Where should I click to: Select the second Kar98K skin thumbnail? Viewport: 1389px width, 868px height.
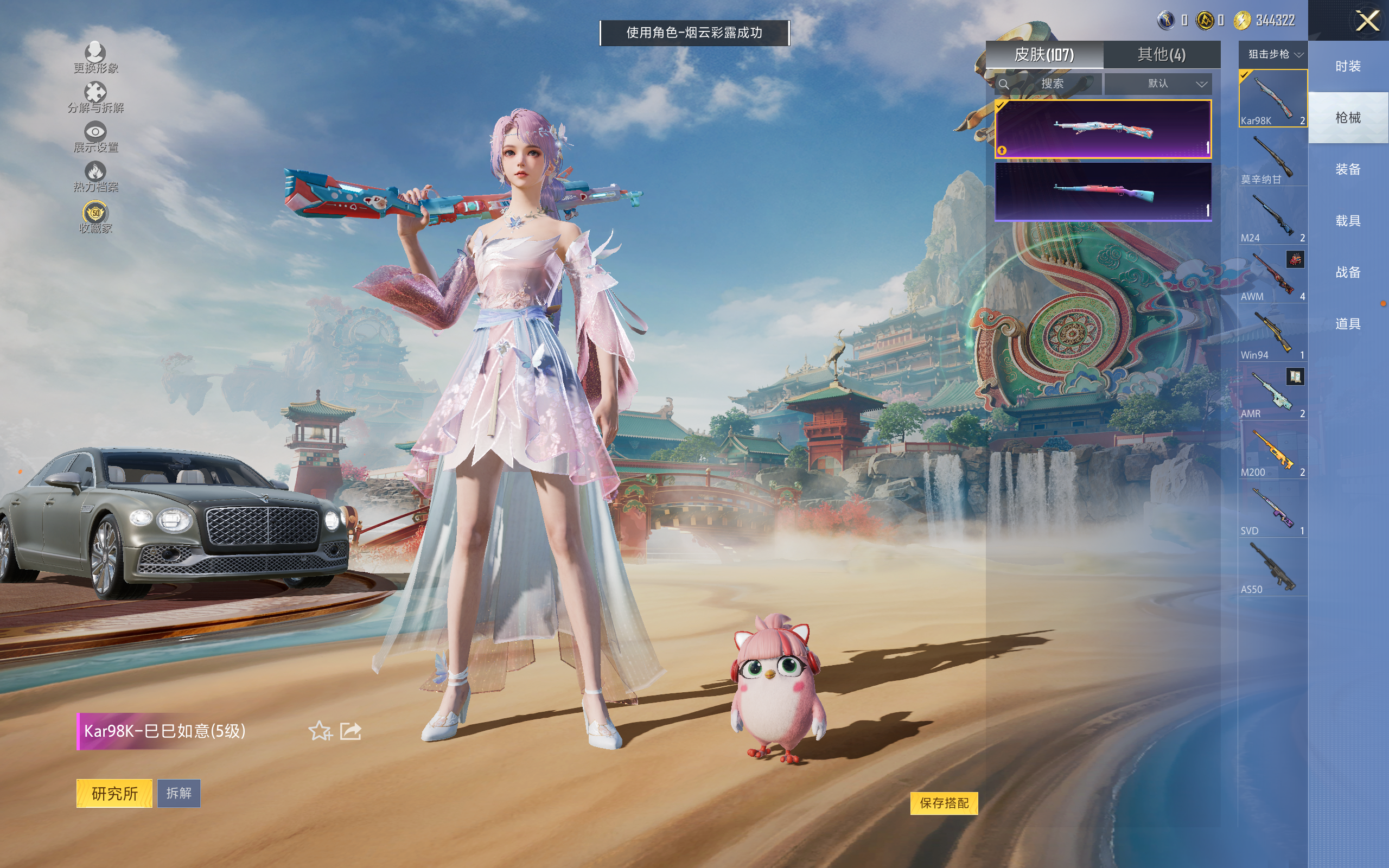(x=1103, y=192)
